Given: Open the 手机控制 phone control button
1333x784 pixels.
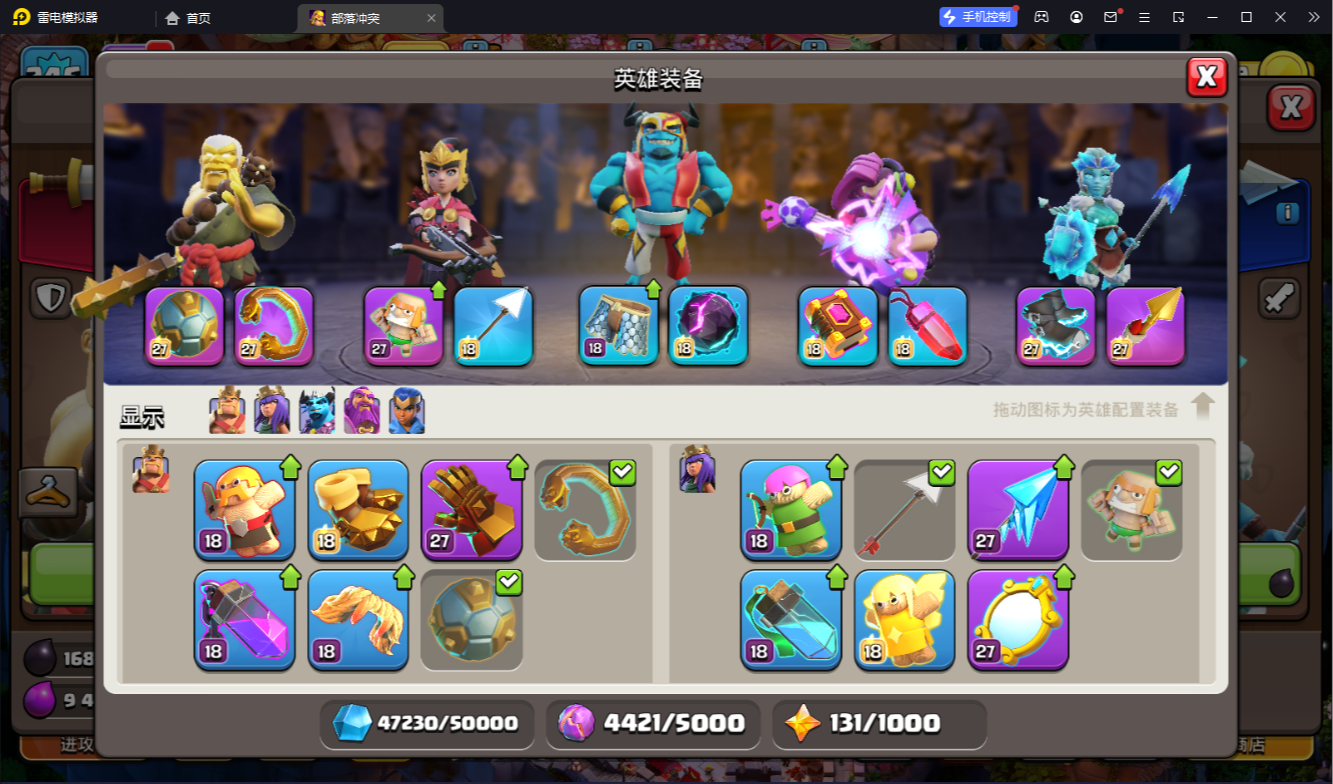Looking at the screenshot, I should 977,17.
